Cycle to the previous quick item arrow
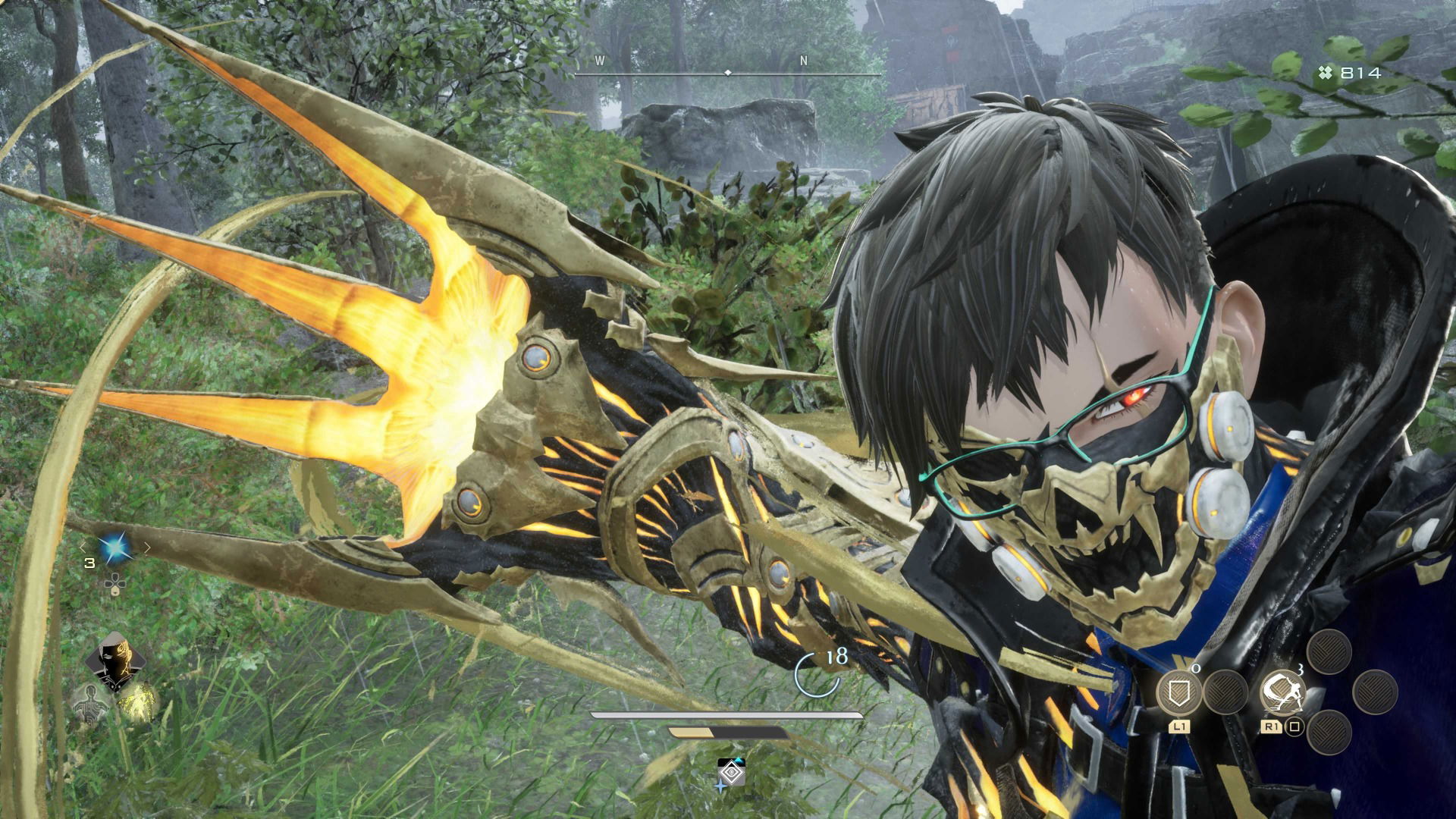The image size is (1456, 819). click(x=83, y=548)
